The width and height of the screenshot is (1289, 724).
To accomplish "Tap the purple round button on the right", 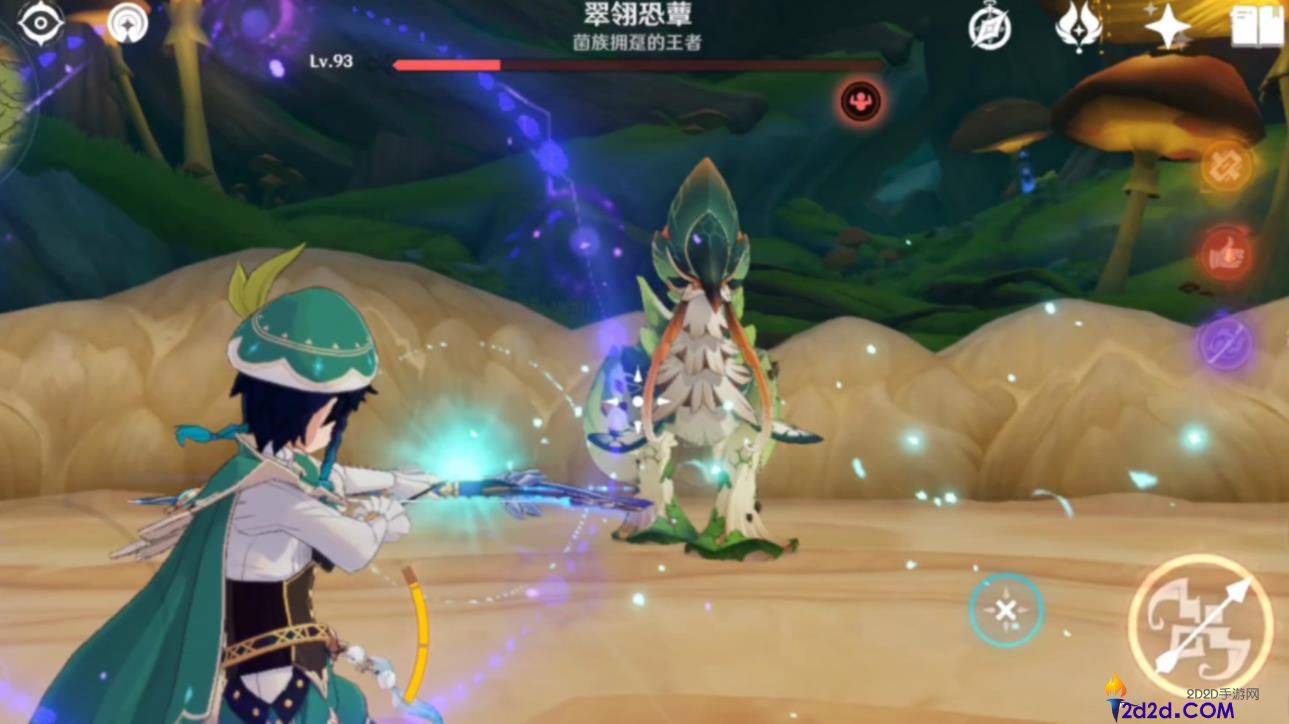I will pos(1225,344).
